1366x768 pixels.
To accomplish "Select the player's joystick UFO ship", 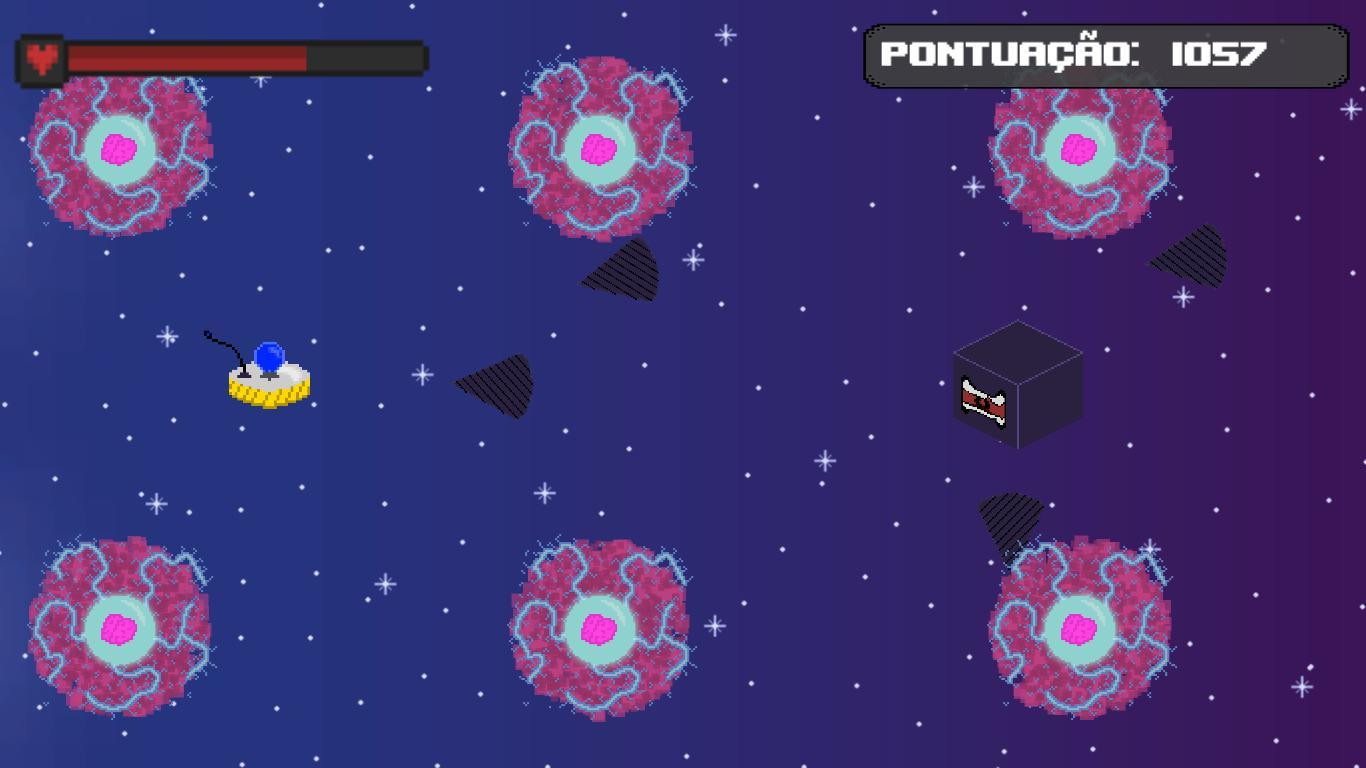I will (x=268, y=385).
